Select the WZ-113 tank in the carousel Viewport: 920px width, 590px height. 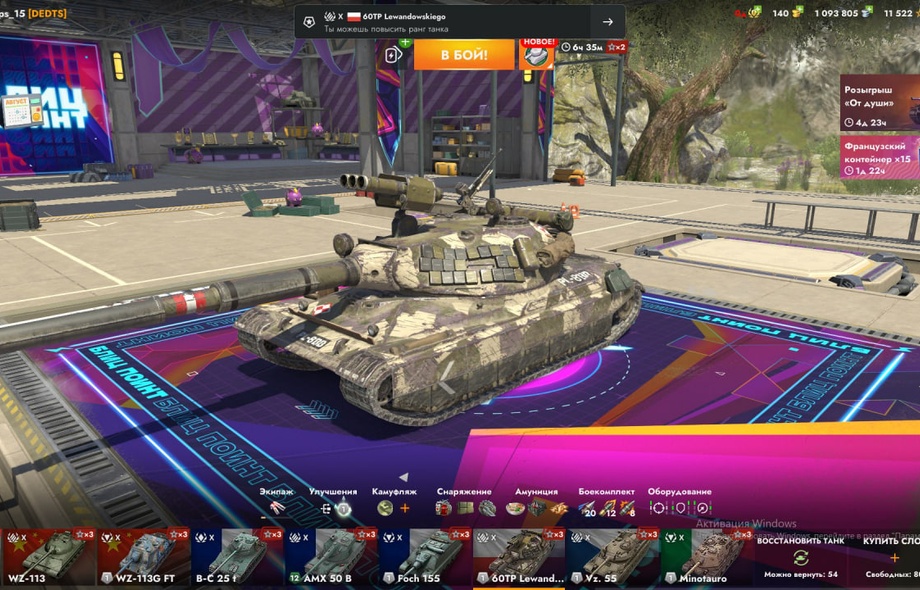tap(47, 556)
